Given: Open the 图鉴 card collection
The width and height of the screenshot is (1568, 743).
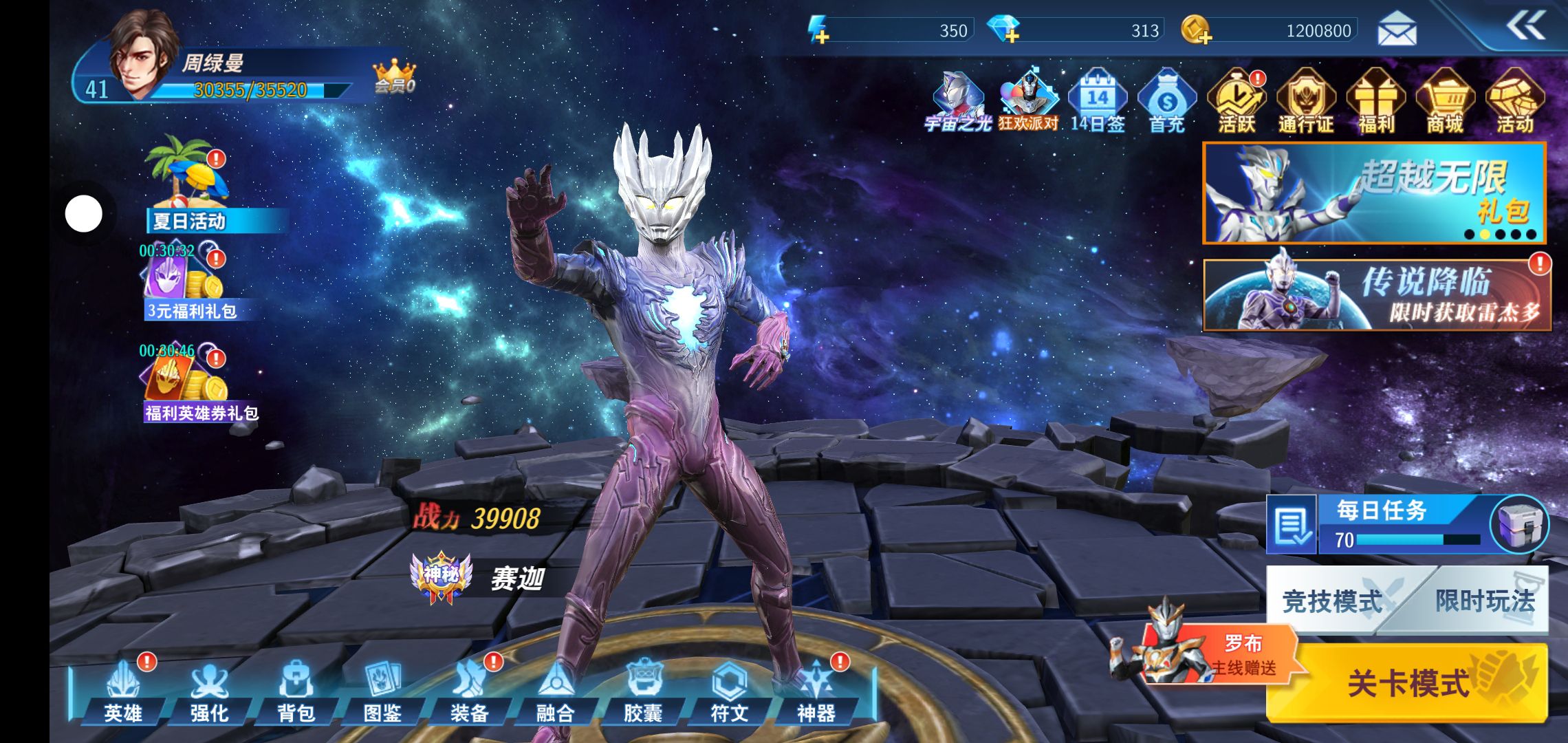Looking at the screenshot, I should [382, 691].
